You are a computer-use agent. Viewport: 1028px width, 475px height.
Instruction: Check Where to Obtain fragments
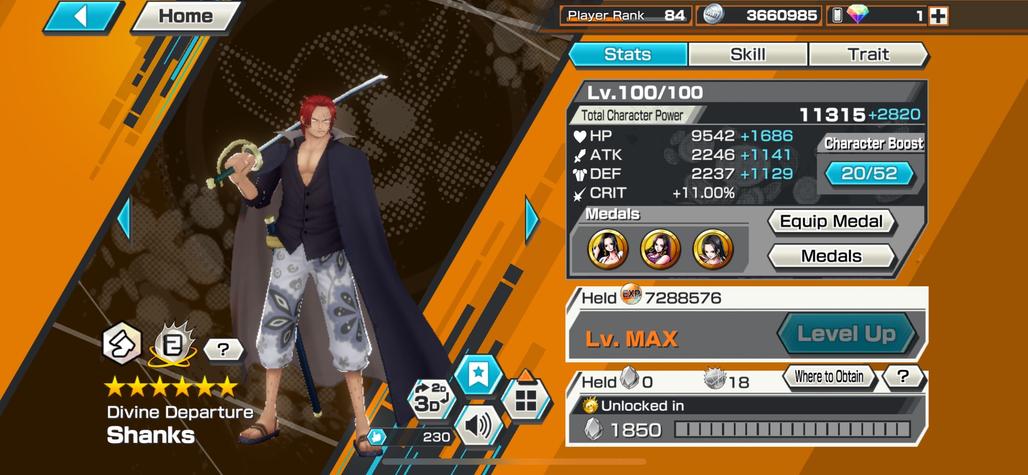(829, 377)
